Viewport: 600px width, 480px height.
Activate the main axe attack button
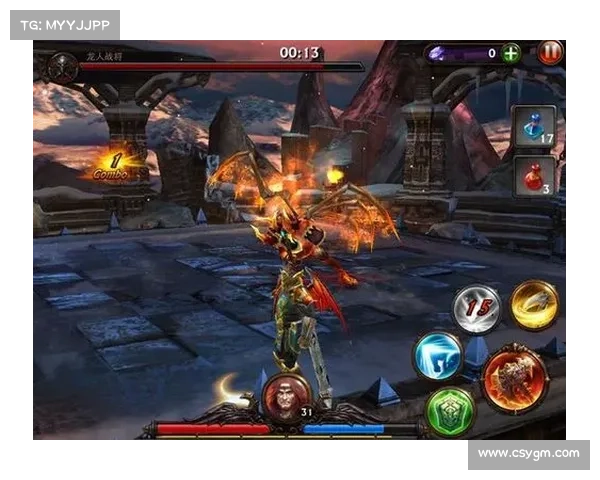(514, 378)
